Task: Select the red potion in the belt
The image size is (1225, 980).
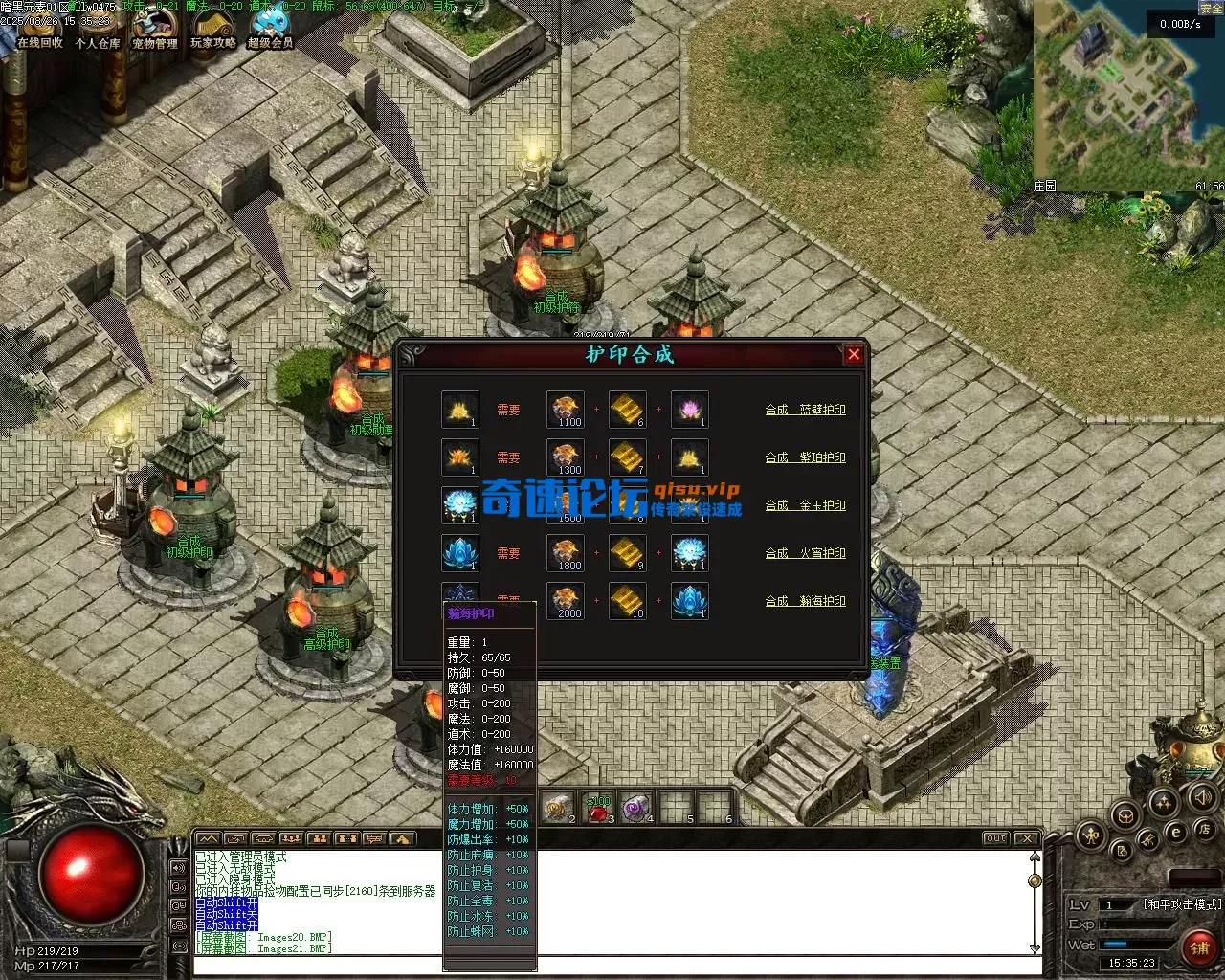Action: pos(598,809)
